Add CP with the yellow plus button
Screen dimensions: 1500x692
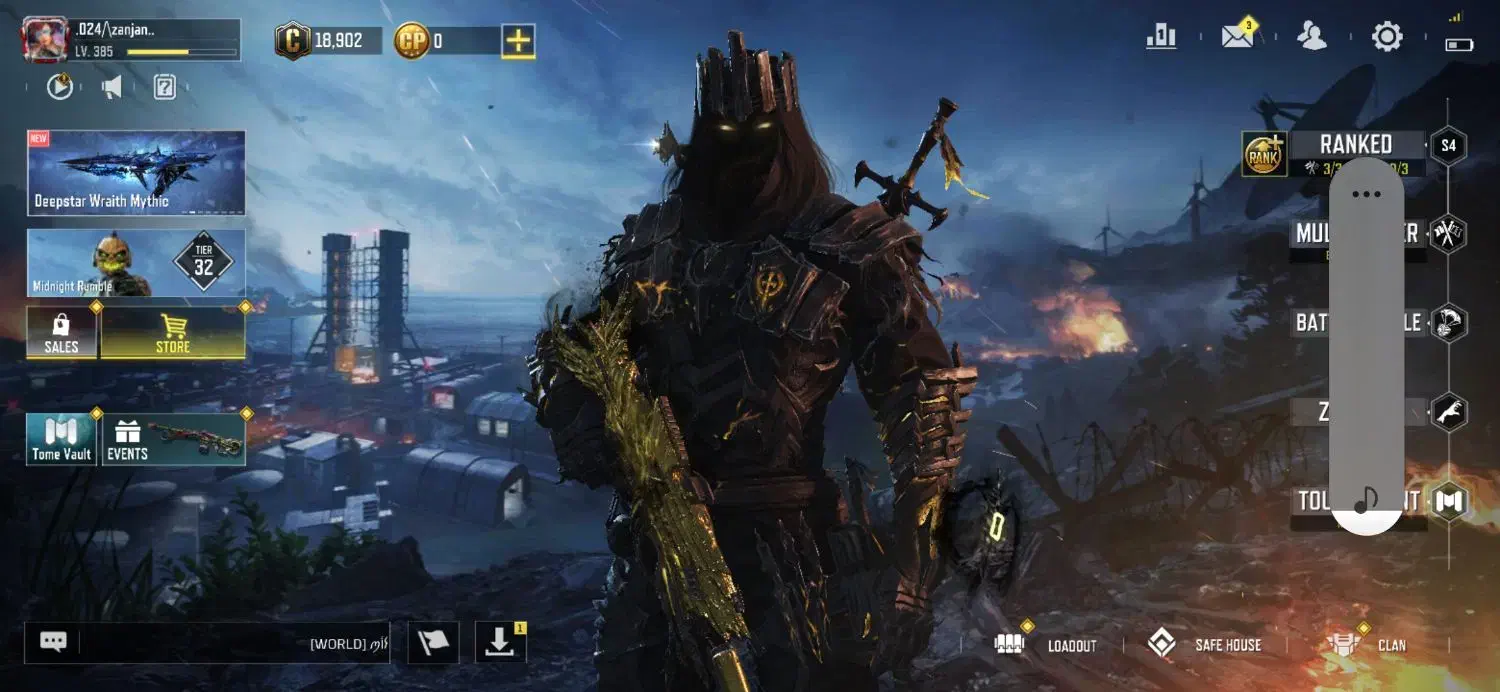(518, 41)
